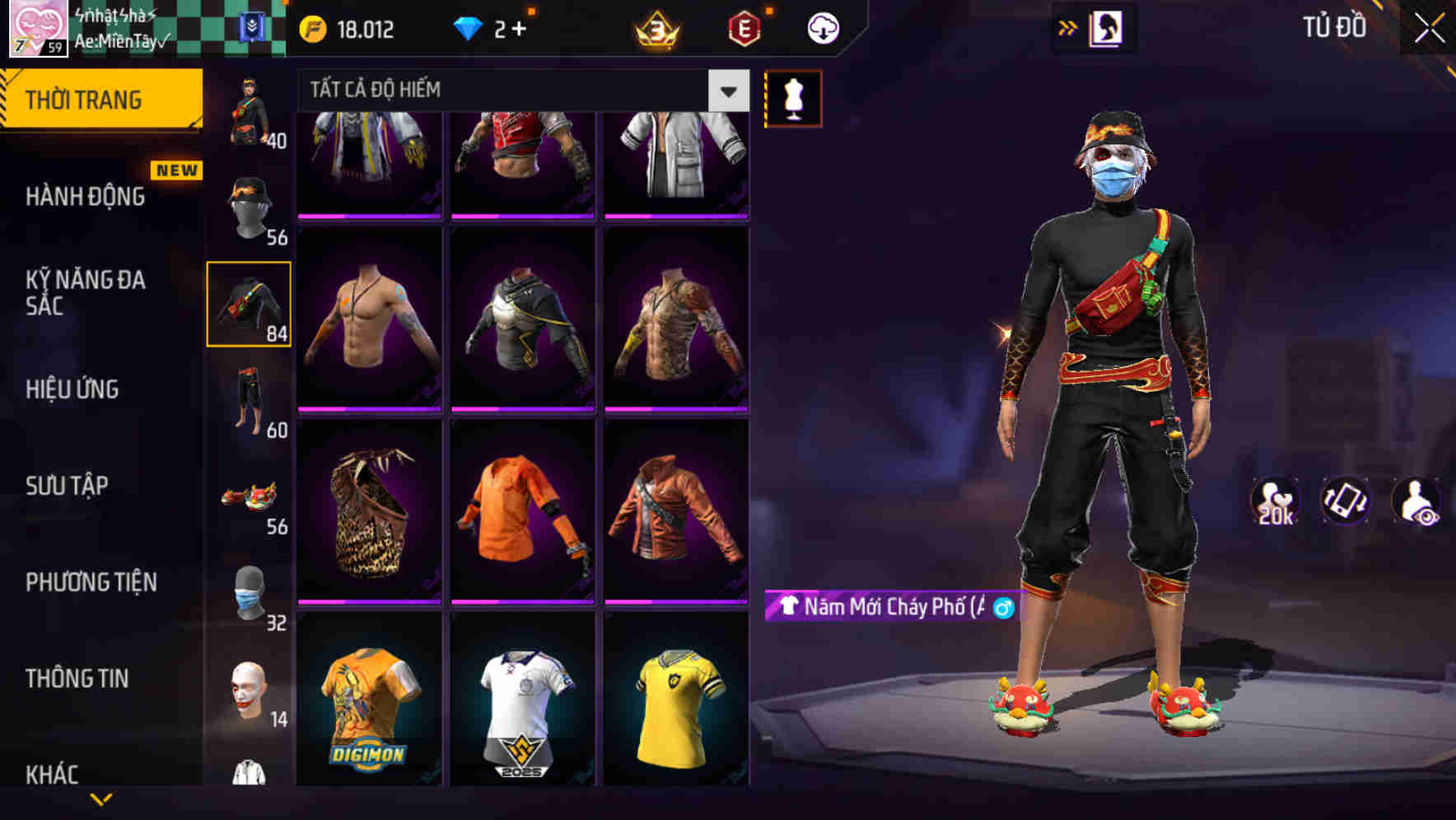Screen dimensions: 1456x820
Task: Collapse the left menu with double-arrow chevron
Action: coord(1067,26)
